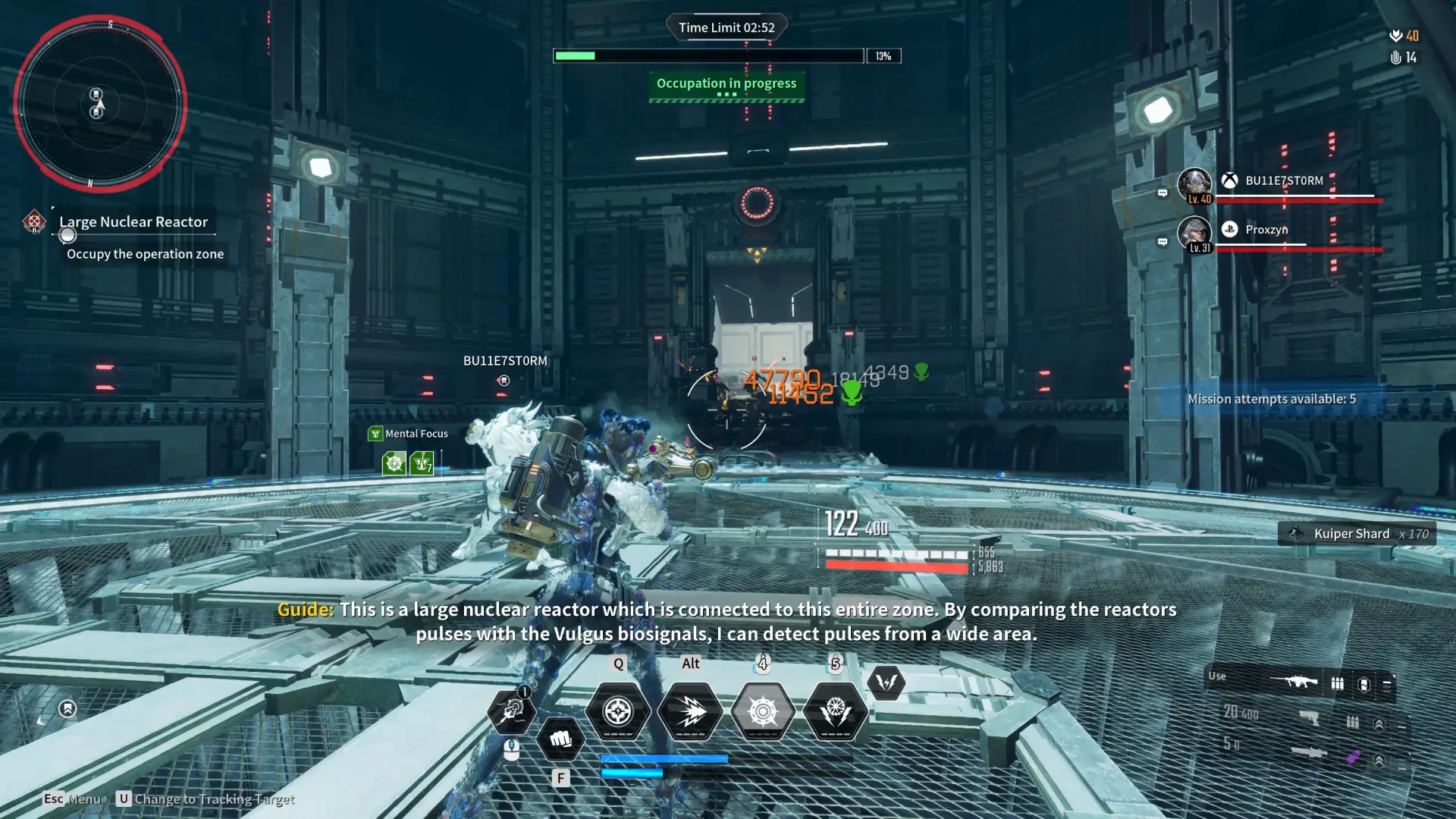Click the slot 4 skill icon
Screen dimensions: 1456x819
[763, 711]
